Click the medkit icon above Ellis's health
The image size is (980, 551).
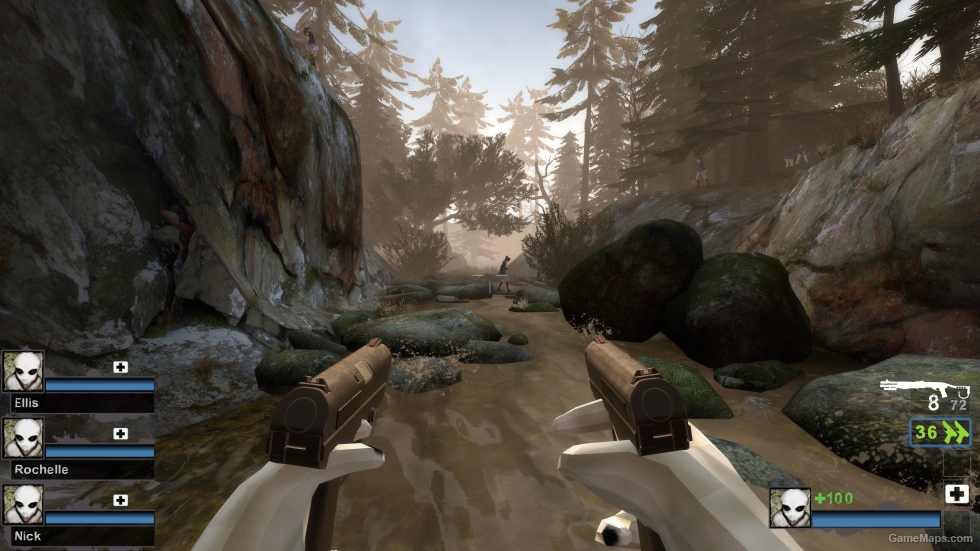click(121, 367)
